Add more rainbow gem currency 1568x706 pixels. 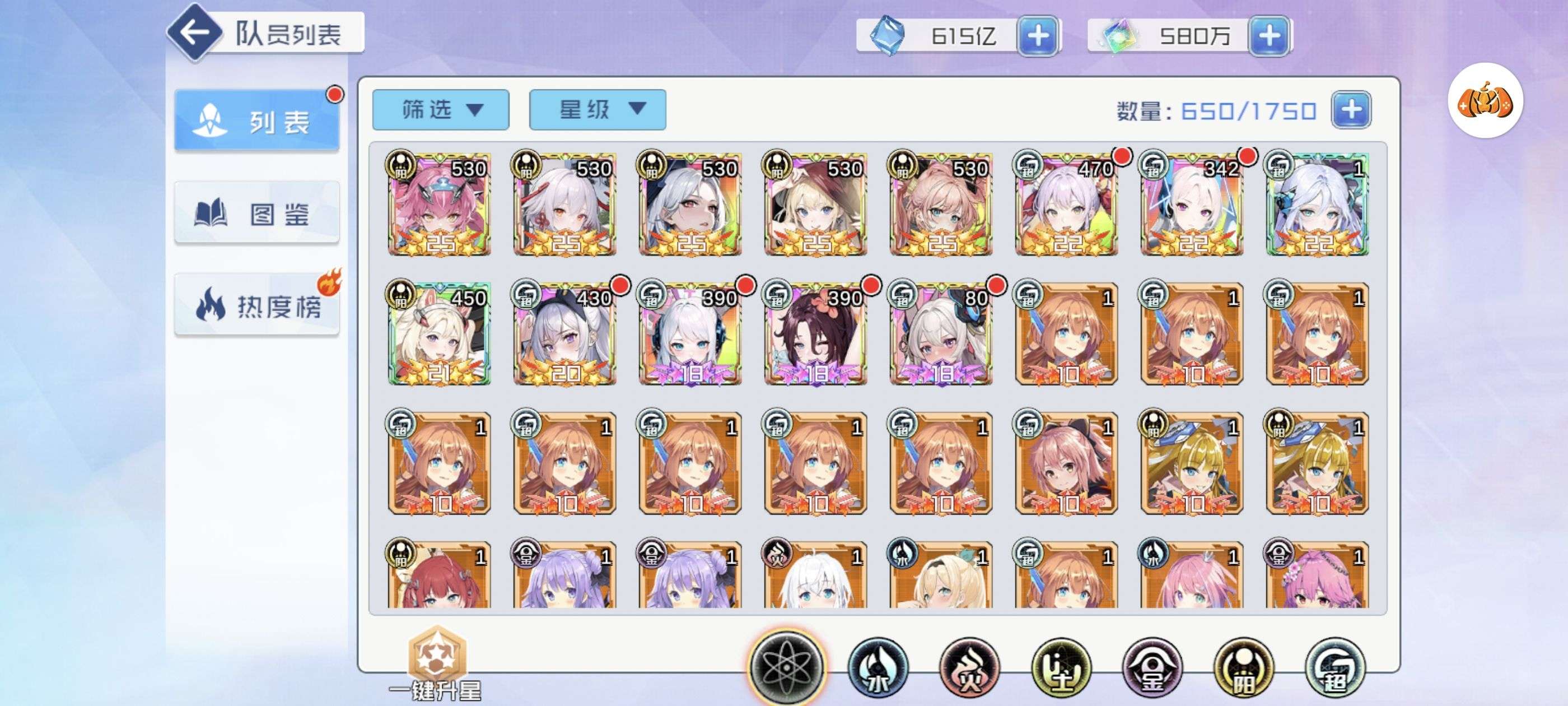(x=1268, y=36)
